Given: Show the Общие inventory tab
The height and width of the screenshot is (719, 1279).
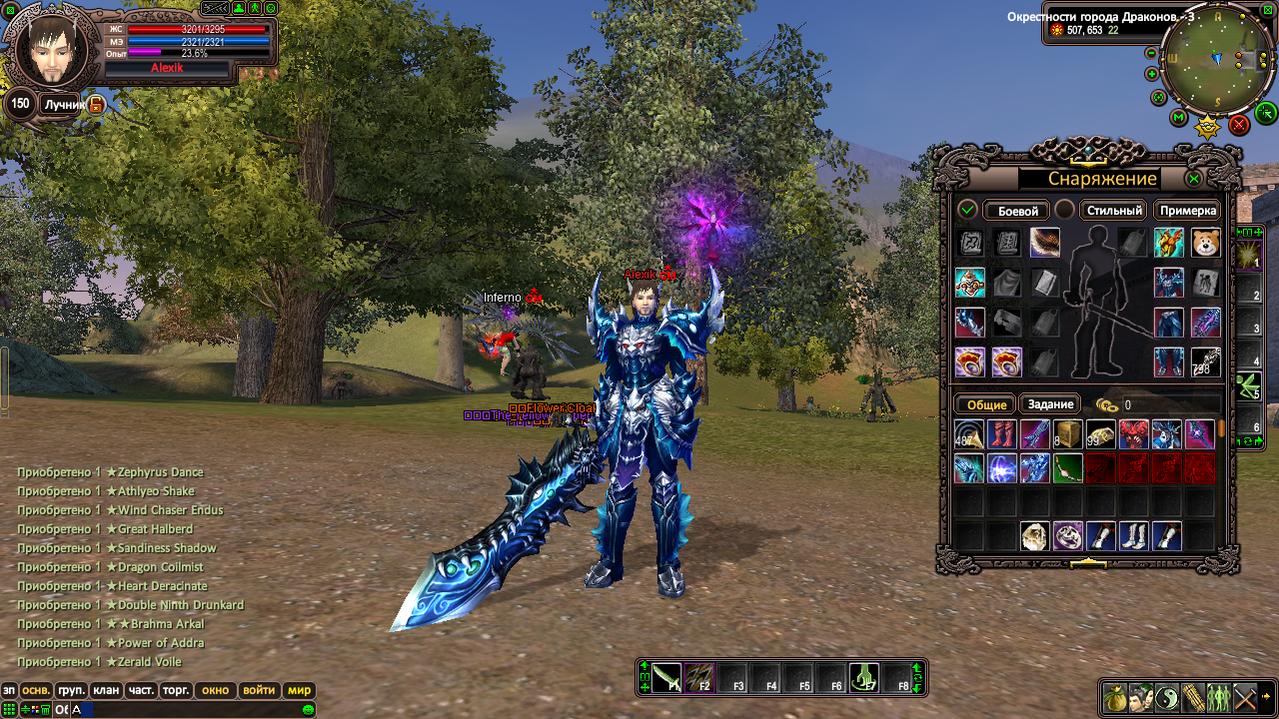Looking at the screenshot, I should click(x=986, y=405).
